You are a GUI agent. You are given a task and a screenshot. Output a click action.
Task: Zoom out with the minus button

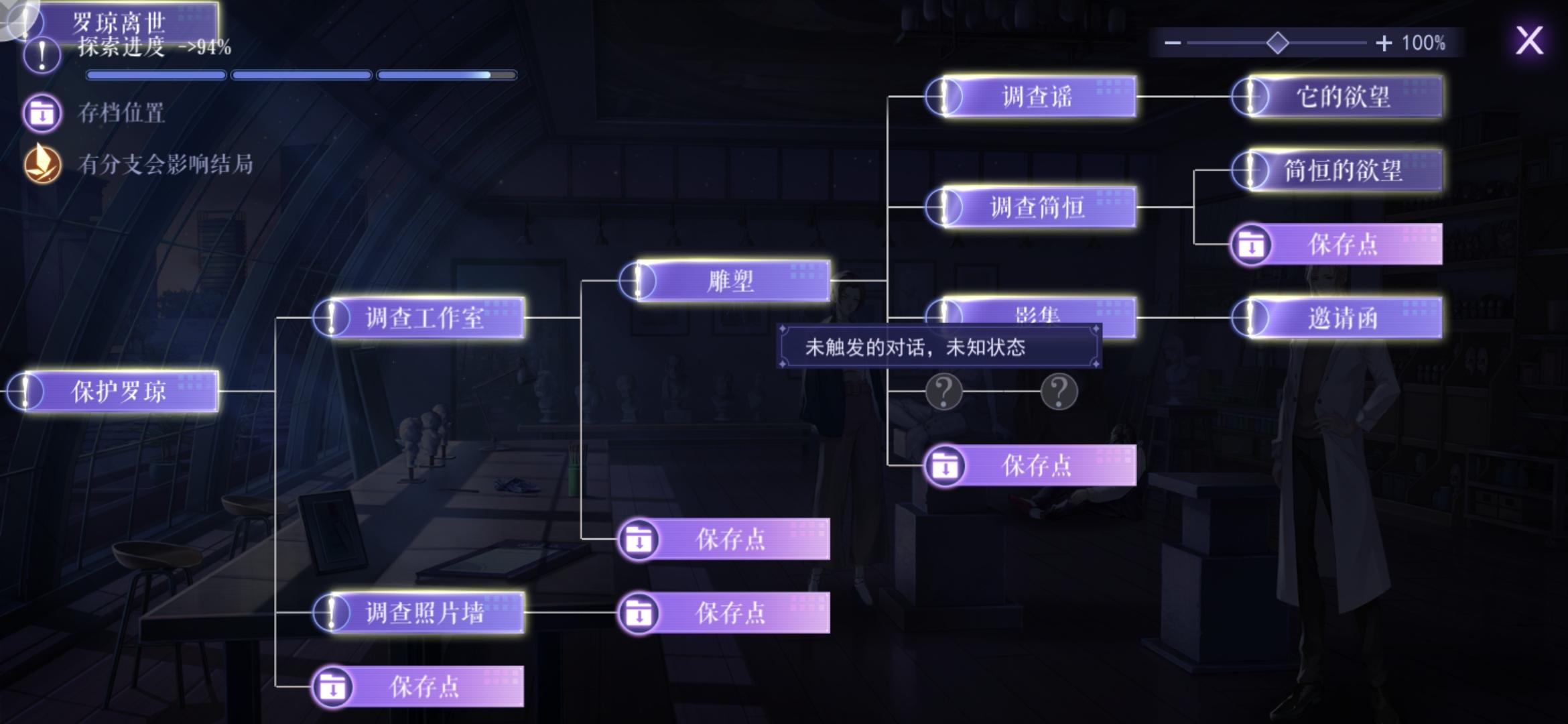tap(1173, 42)
